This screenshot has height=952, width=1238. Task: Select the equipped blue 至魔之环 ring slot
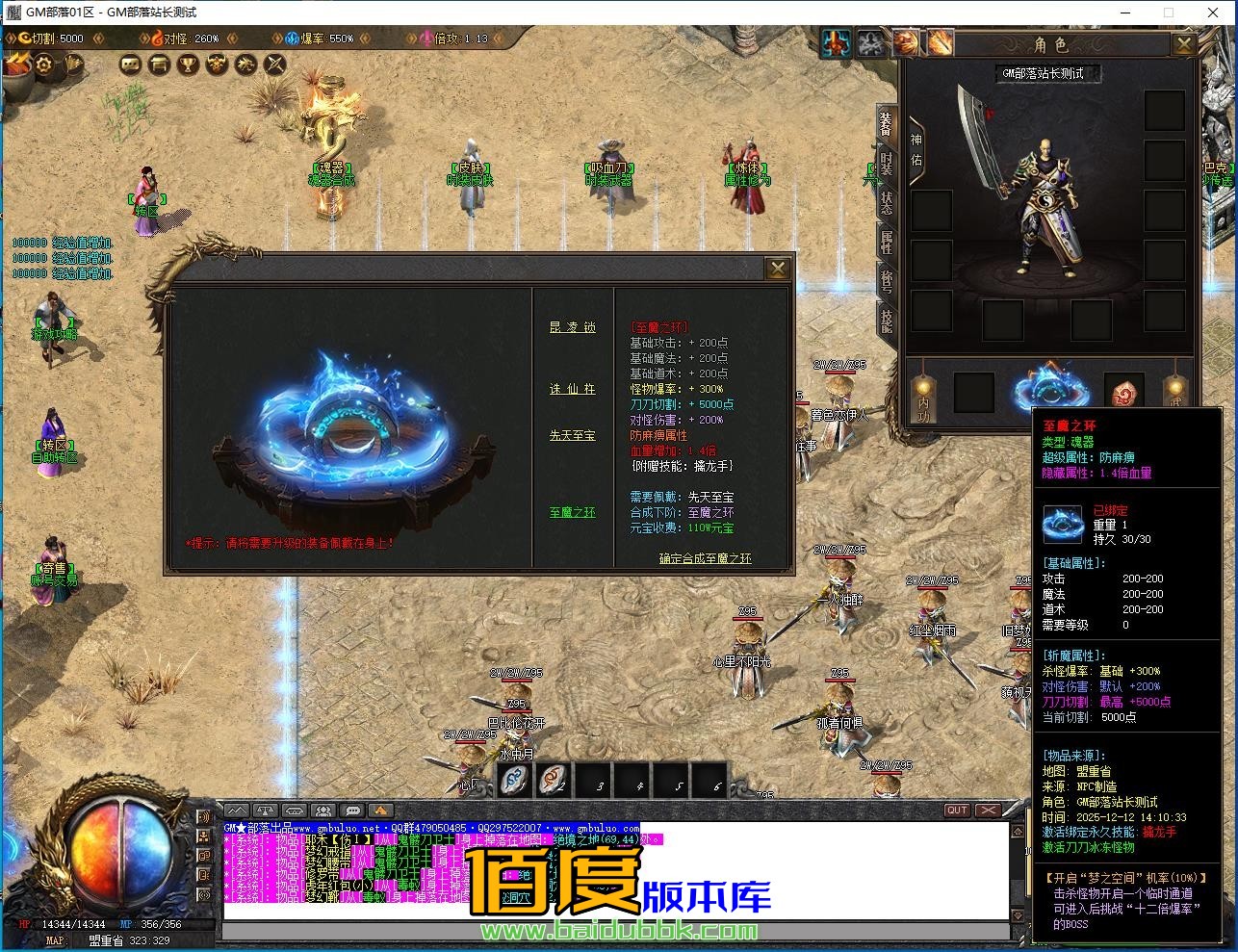[x=1051, y=389]
